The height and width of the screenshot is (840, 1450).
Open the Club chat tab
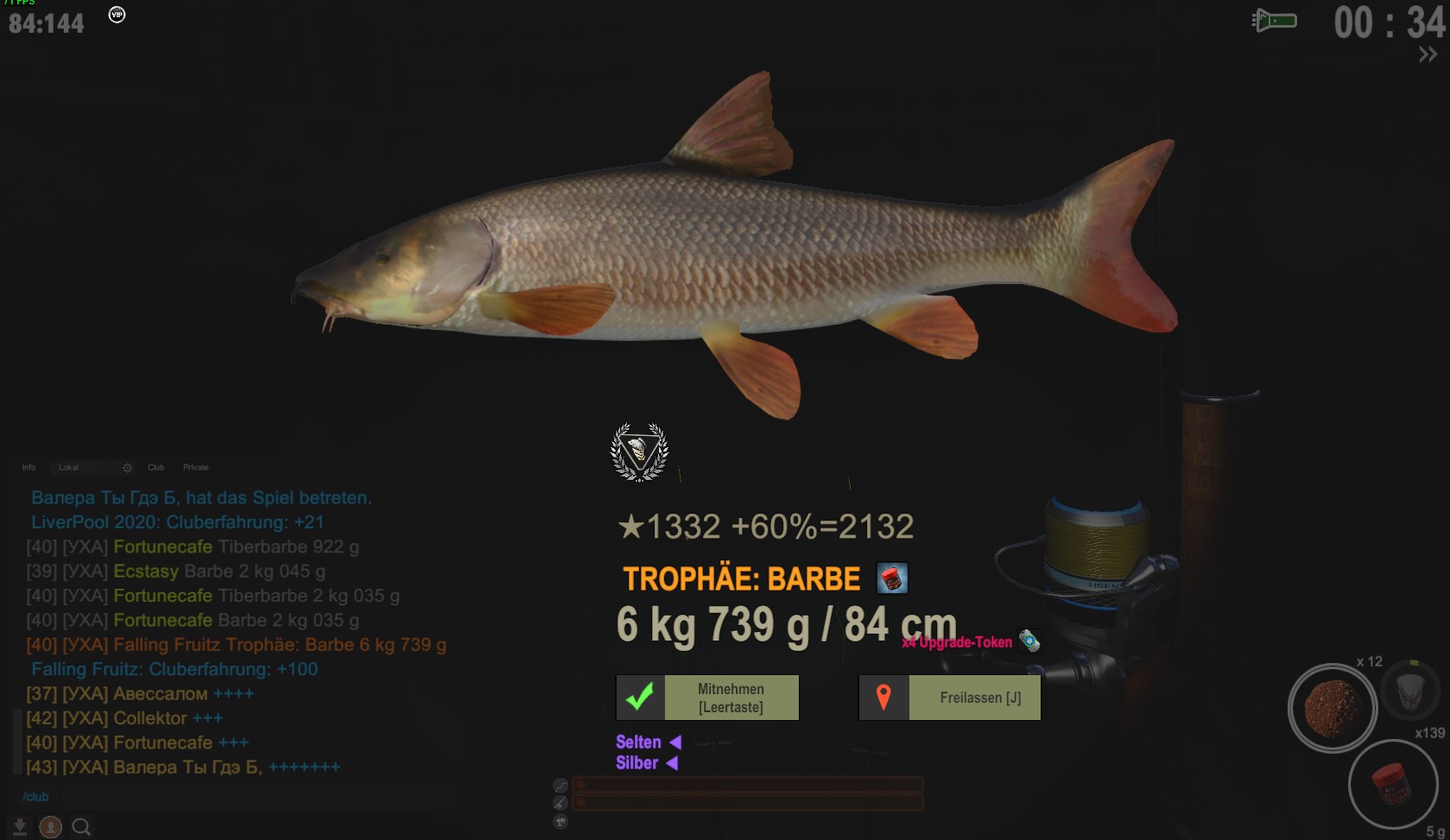pos(155,467)
